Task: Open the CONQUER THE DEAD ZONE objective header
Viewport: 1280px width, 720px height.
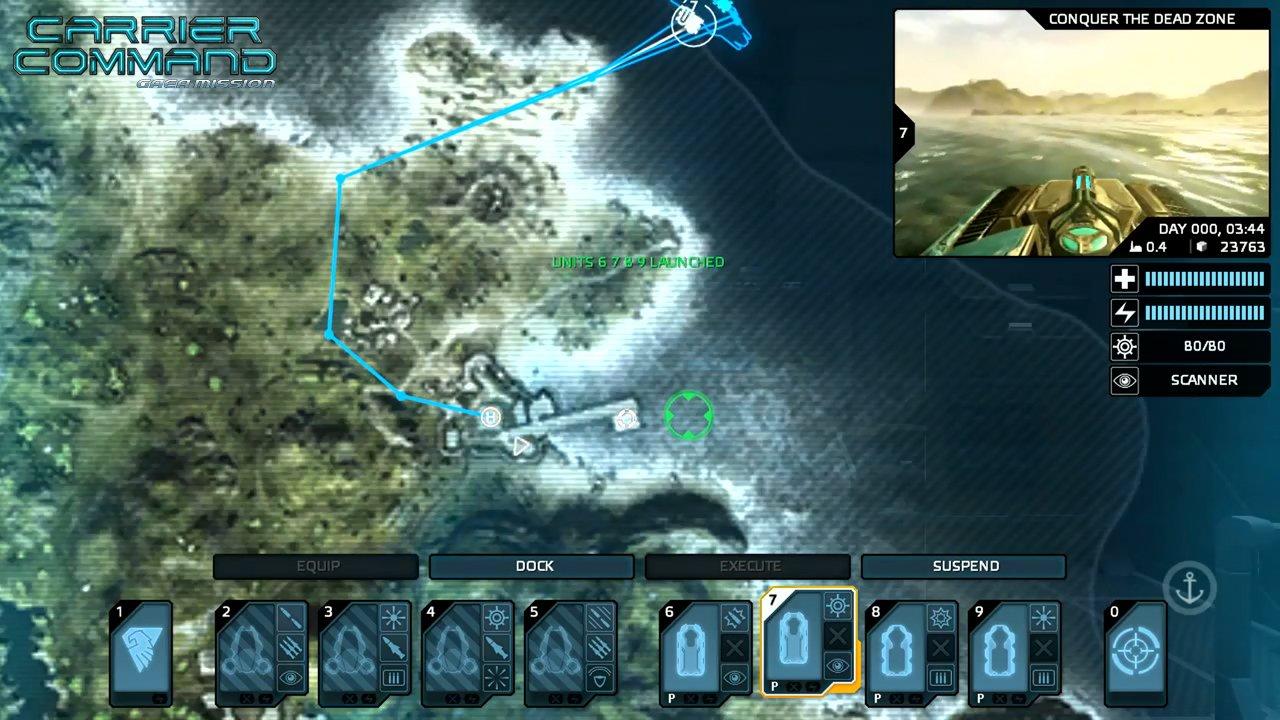Action: coord(1143,18)
